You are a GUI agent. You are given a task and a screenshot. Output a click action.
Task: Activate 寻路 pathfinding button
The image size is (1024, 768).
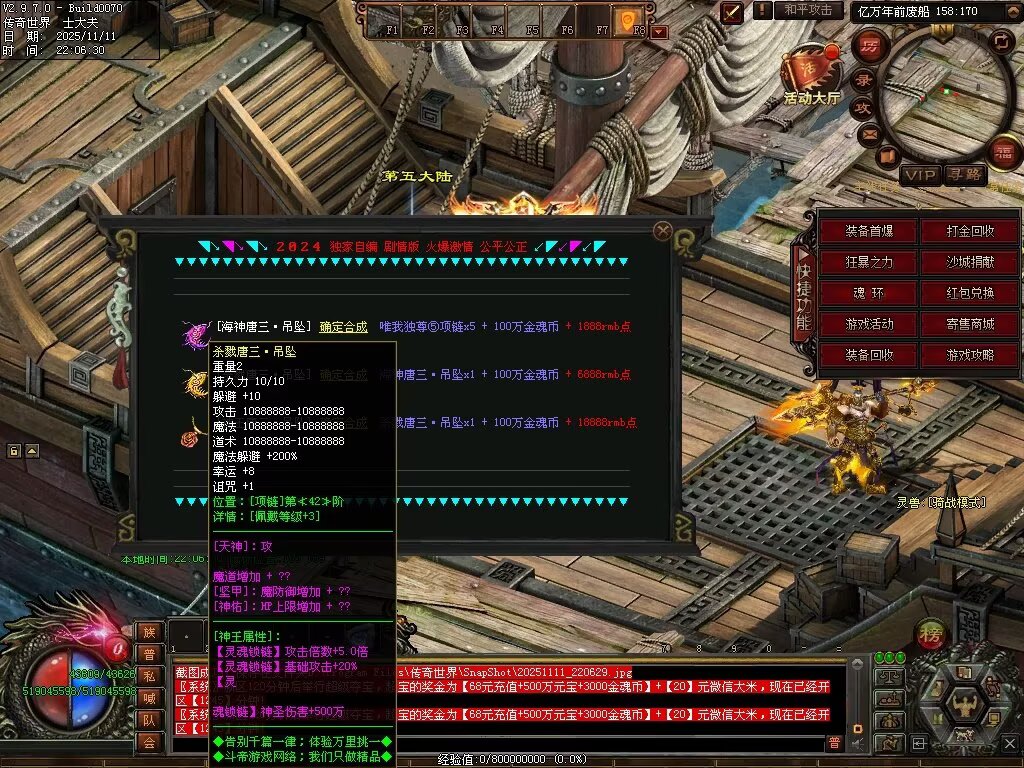[966, 176]
